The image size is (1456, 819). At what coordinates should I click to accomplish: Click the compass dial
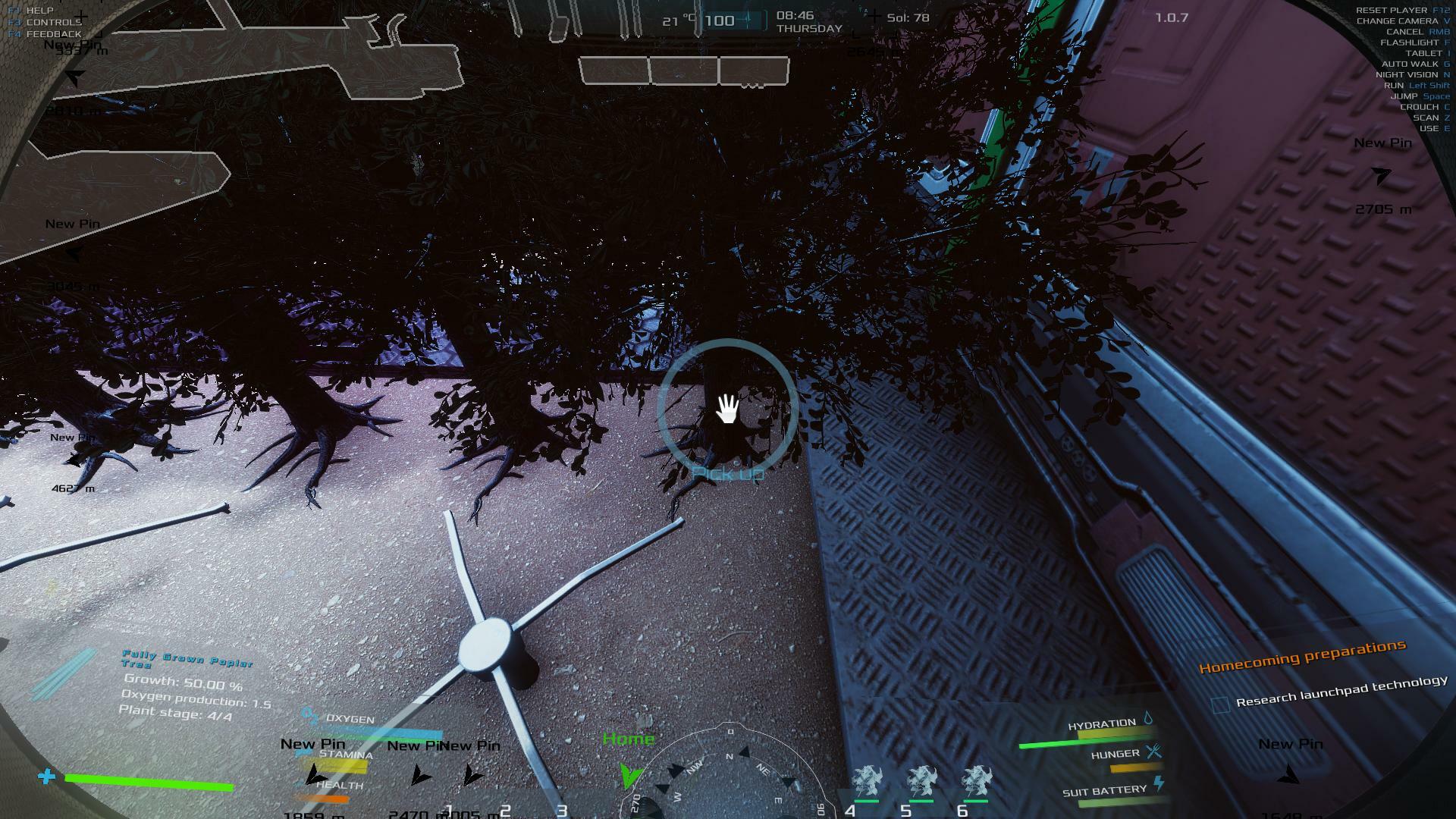728,773
